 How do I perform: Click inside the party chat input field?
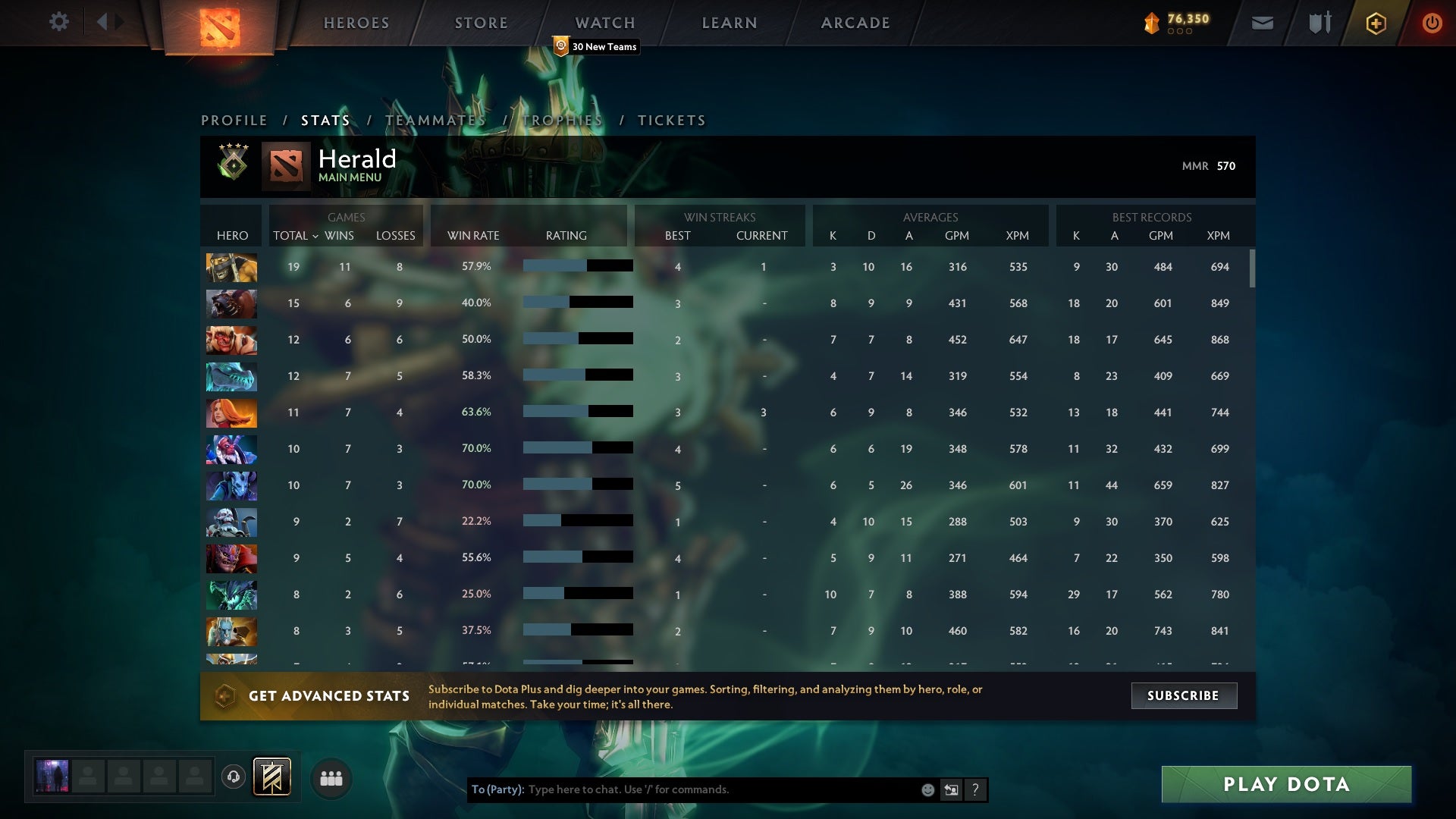click(682, 789)
